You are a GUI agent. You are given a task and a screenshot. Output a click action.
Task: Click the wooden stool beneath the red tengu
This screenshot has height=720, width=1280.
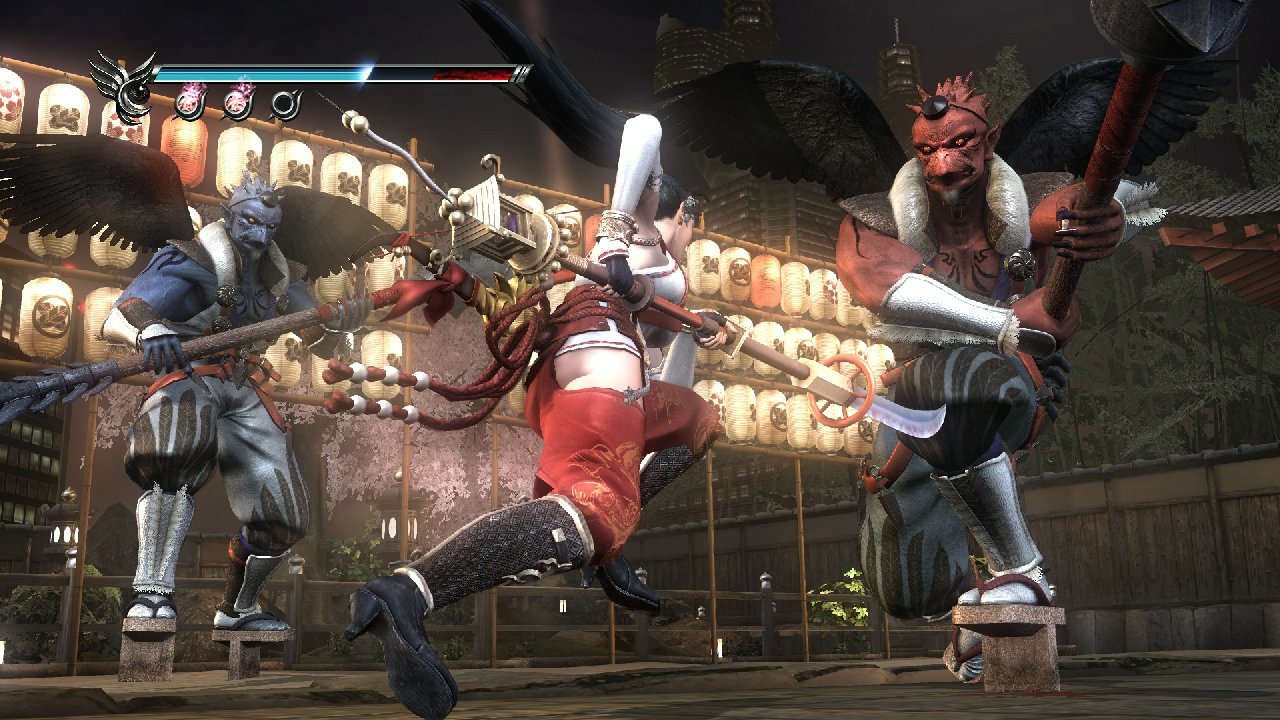coord(1010,630)
